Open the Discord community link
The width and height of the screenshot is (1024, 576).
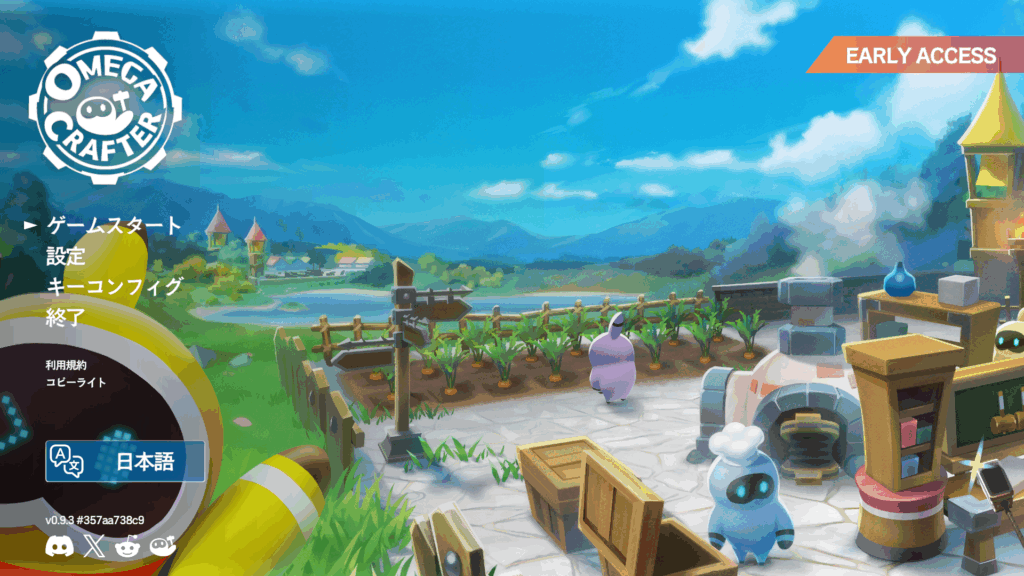pos(58,545)
